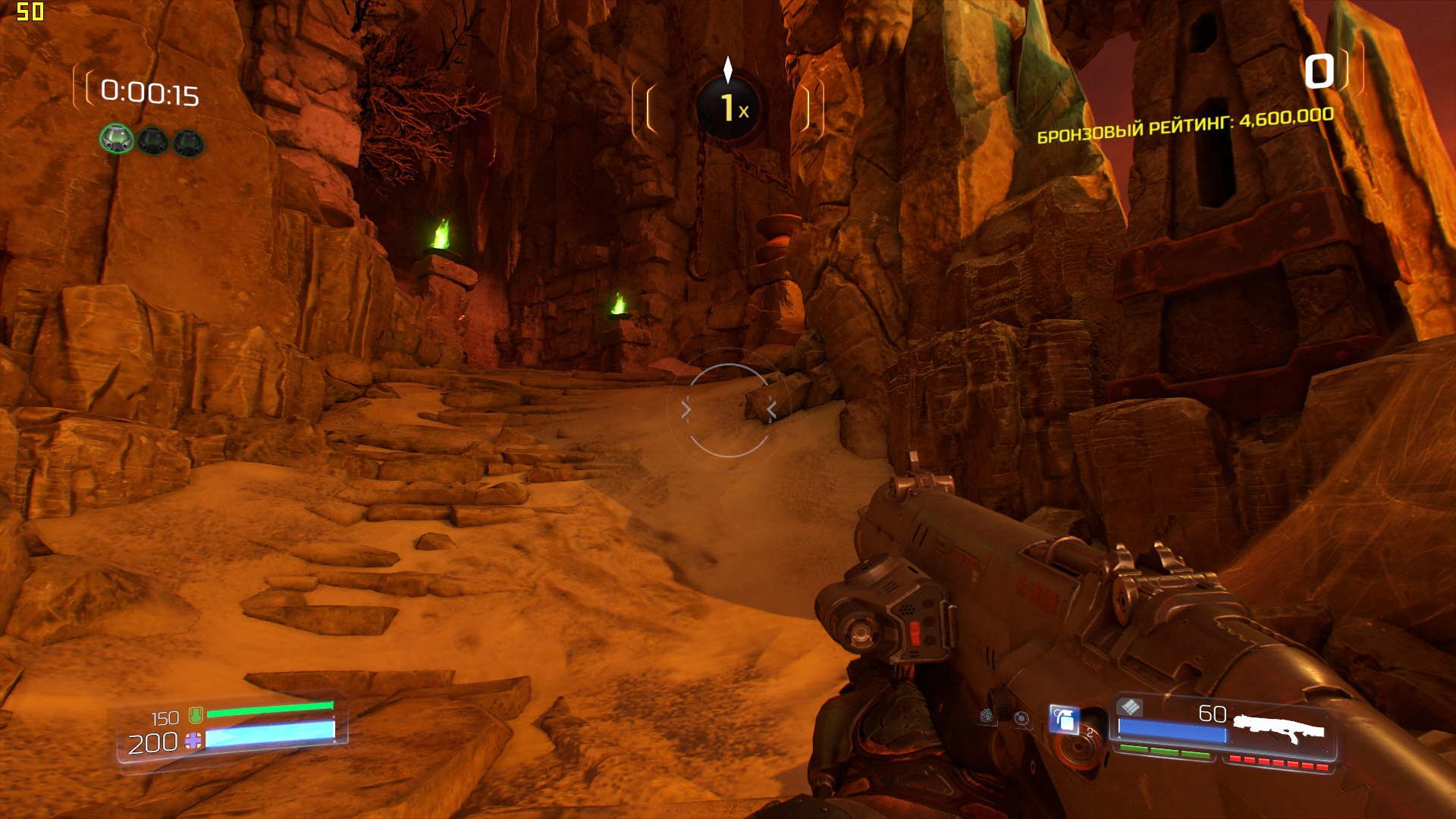Click the green armor shield icon
This screenshot has width=1456, height=819.
pyautogui.click(x=196, y=714)
